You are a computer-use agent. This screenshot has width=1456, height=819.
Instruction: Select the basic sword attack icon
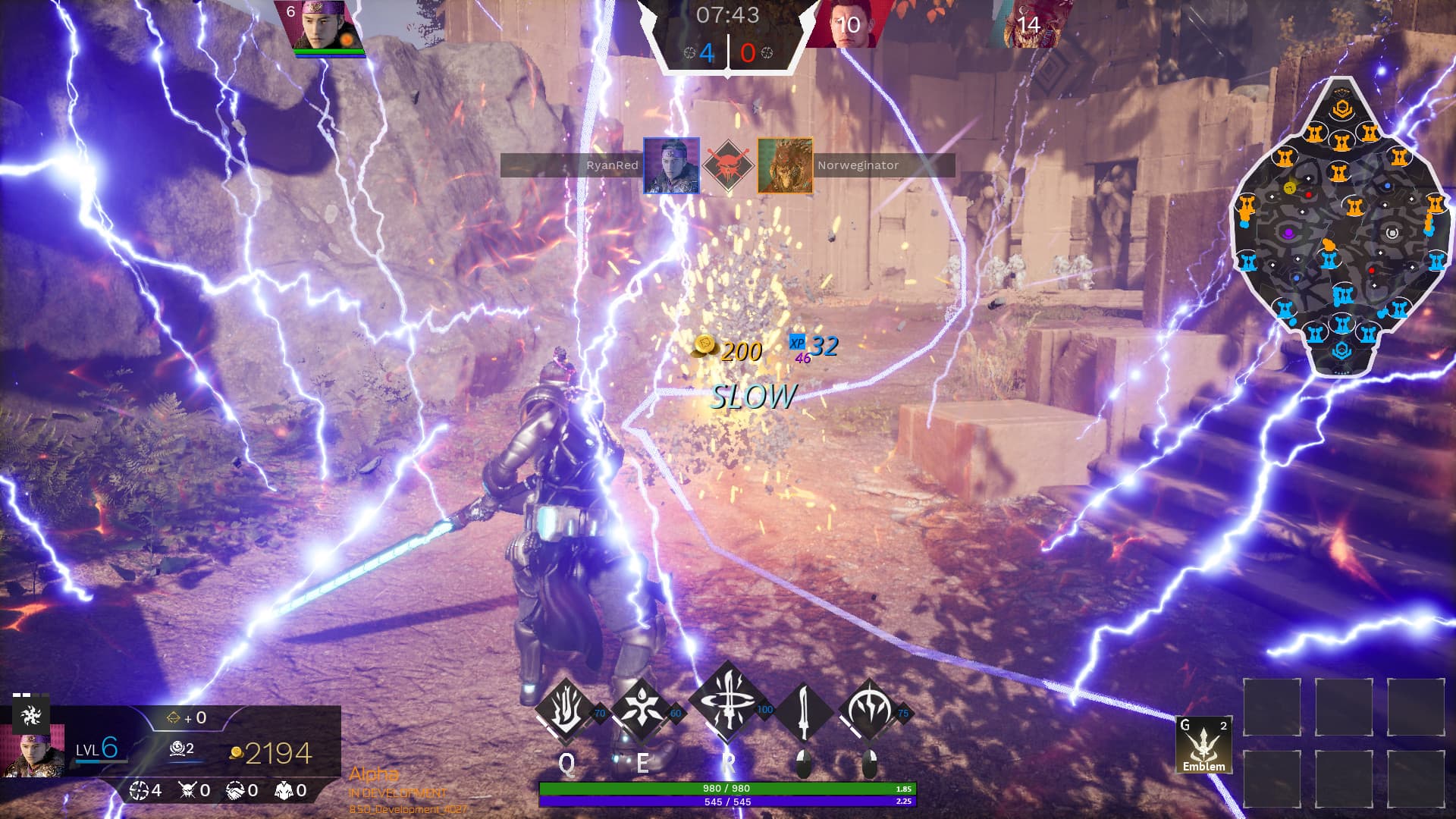click(804, 711)
